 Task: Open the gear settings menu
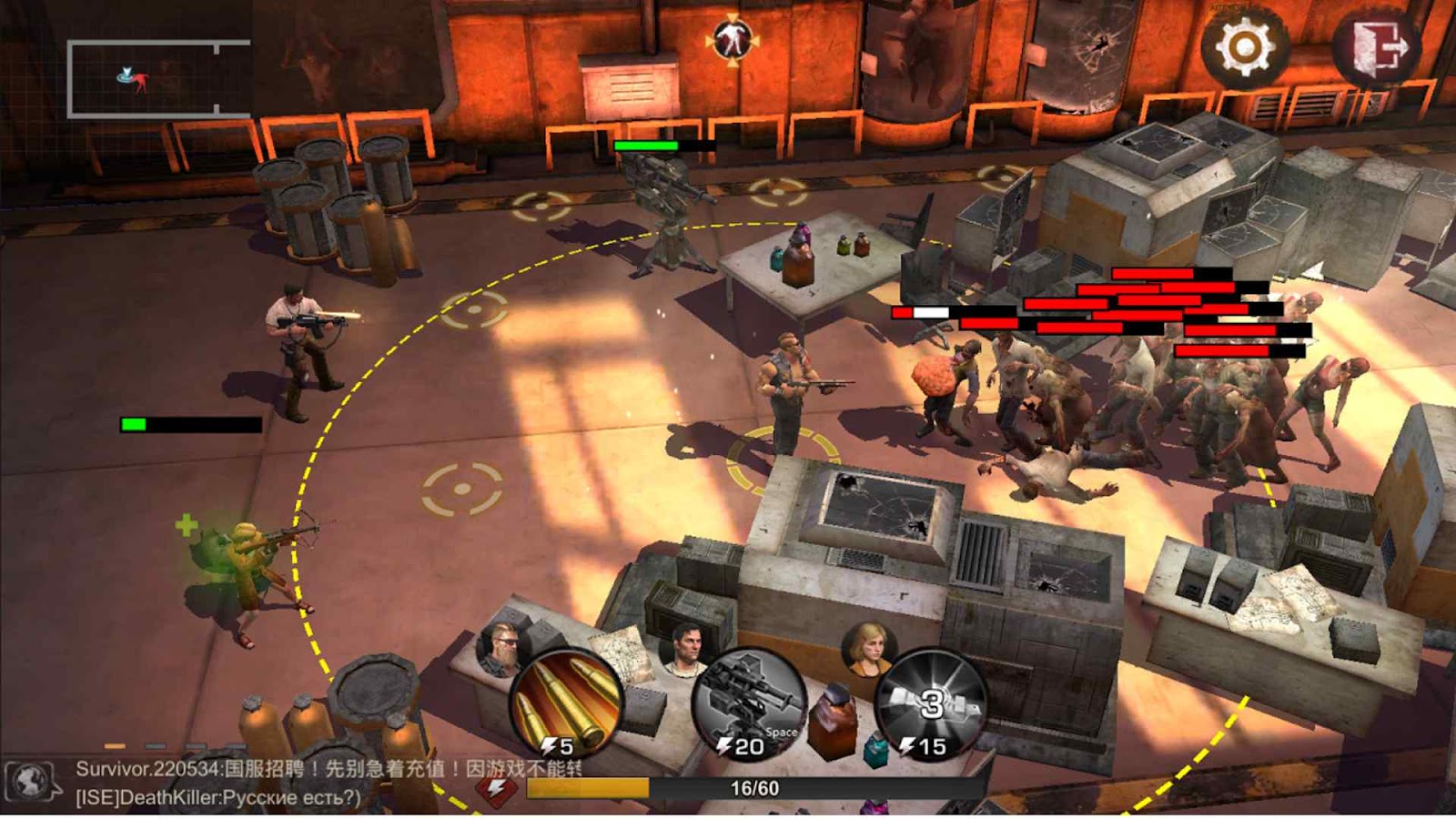(x=1244, y=46)
